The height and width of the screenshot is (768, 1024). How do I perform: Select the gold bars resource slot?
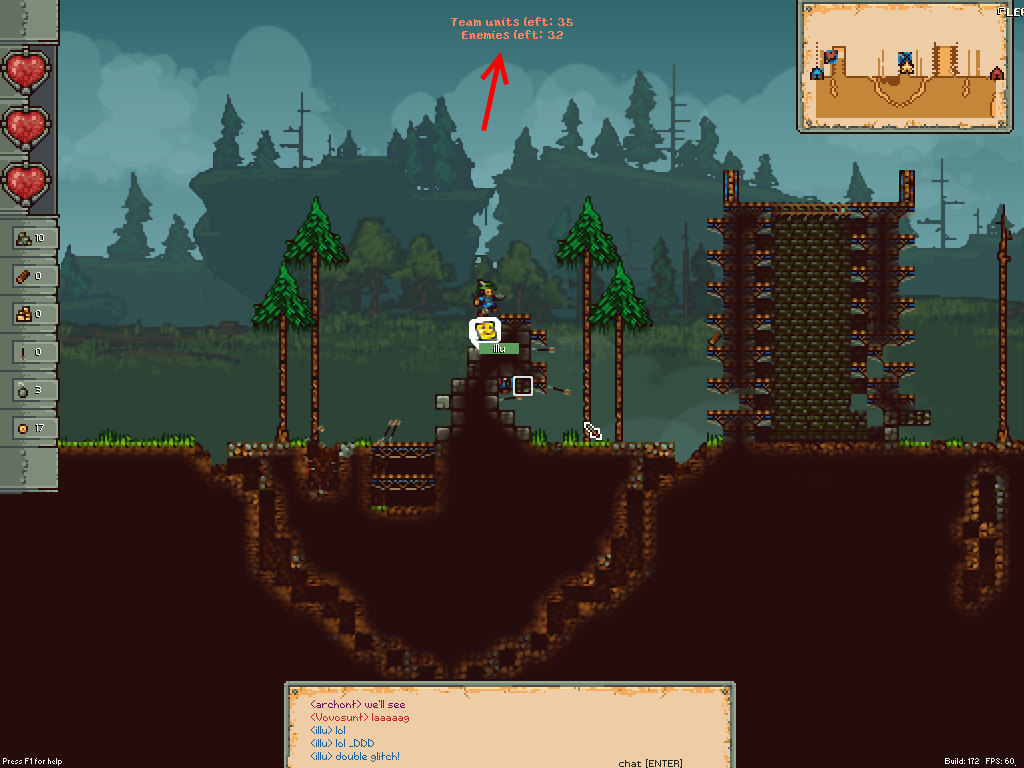(x=28, y=314)
